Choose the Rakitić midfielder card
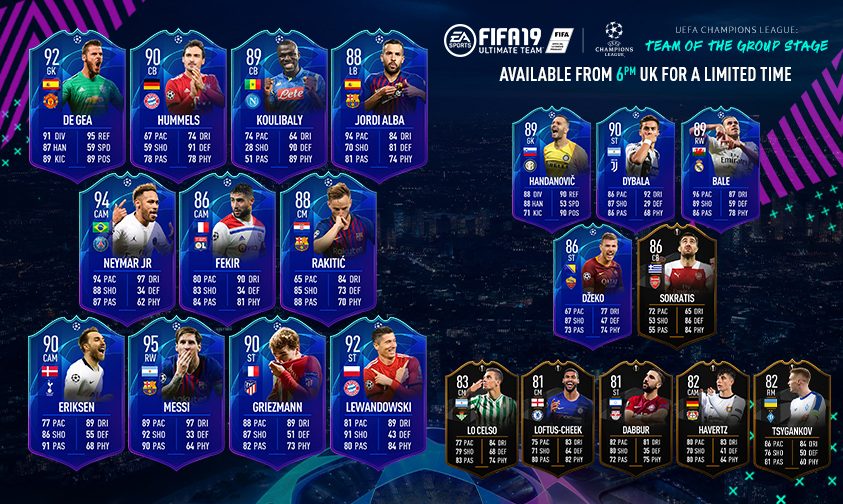Viewport: 843px width, 504px height. (x=326, y=246)
